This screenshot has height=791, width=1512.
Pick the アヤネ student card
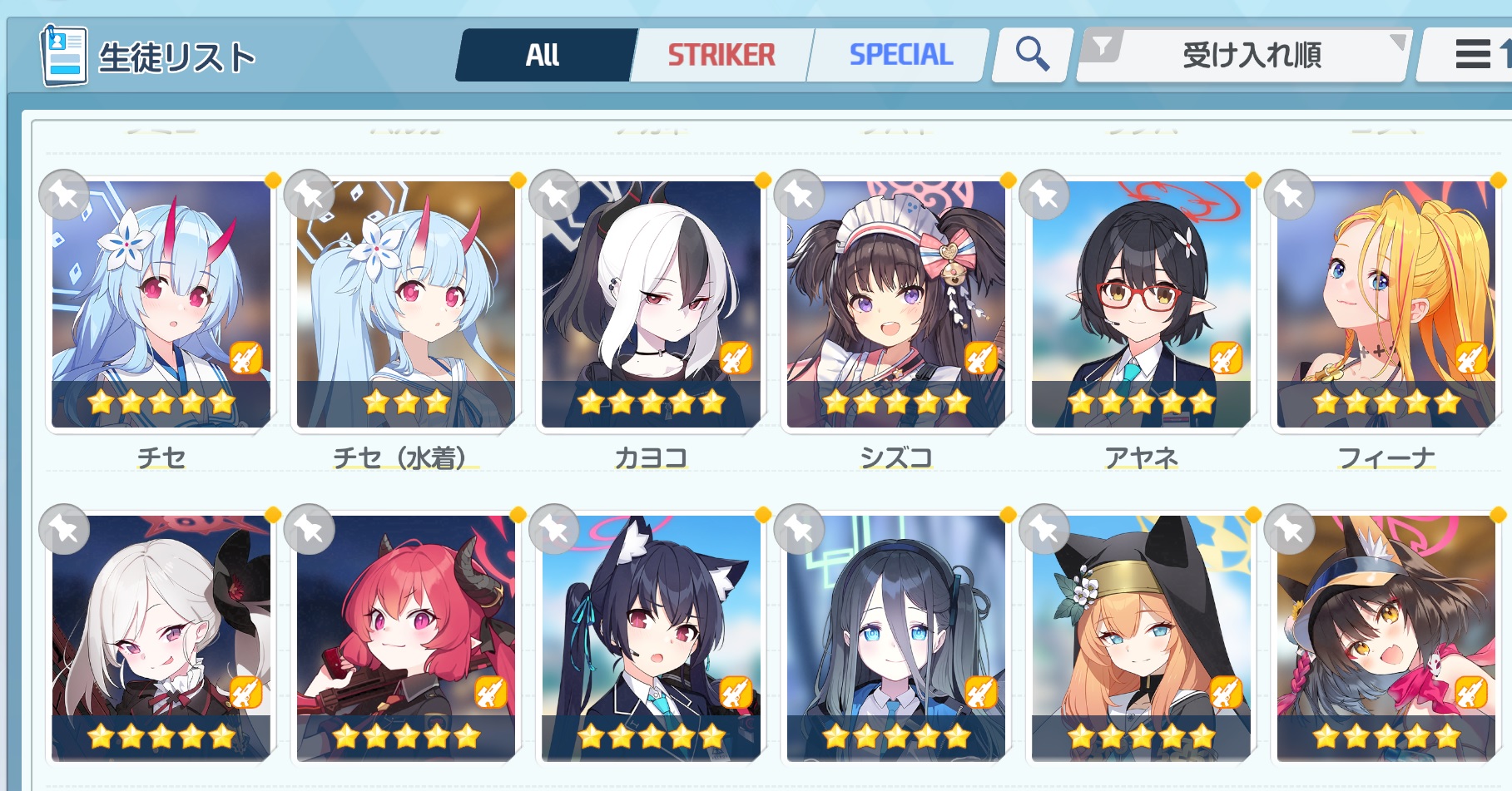(1141, 304)
